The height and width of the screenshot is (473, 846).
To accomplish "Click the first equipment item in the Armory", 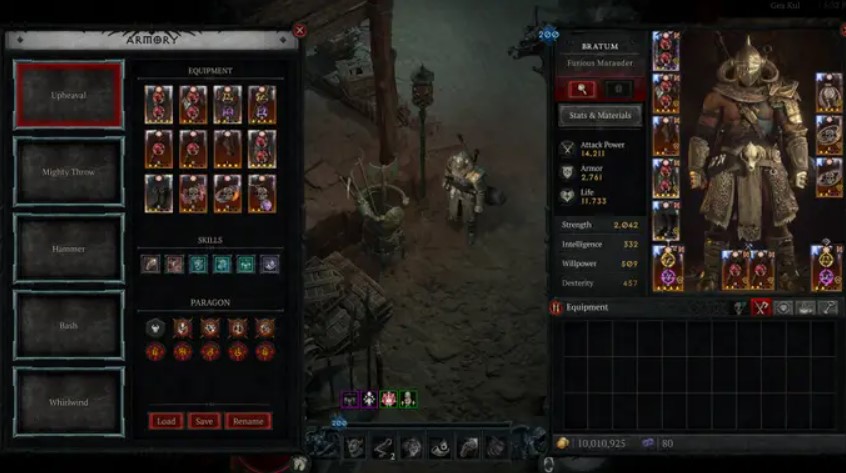I will [x=158, y=104].
